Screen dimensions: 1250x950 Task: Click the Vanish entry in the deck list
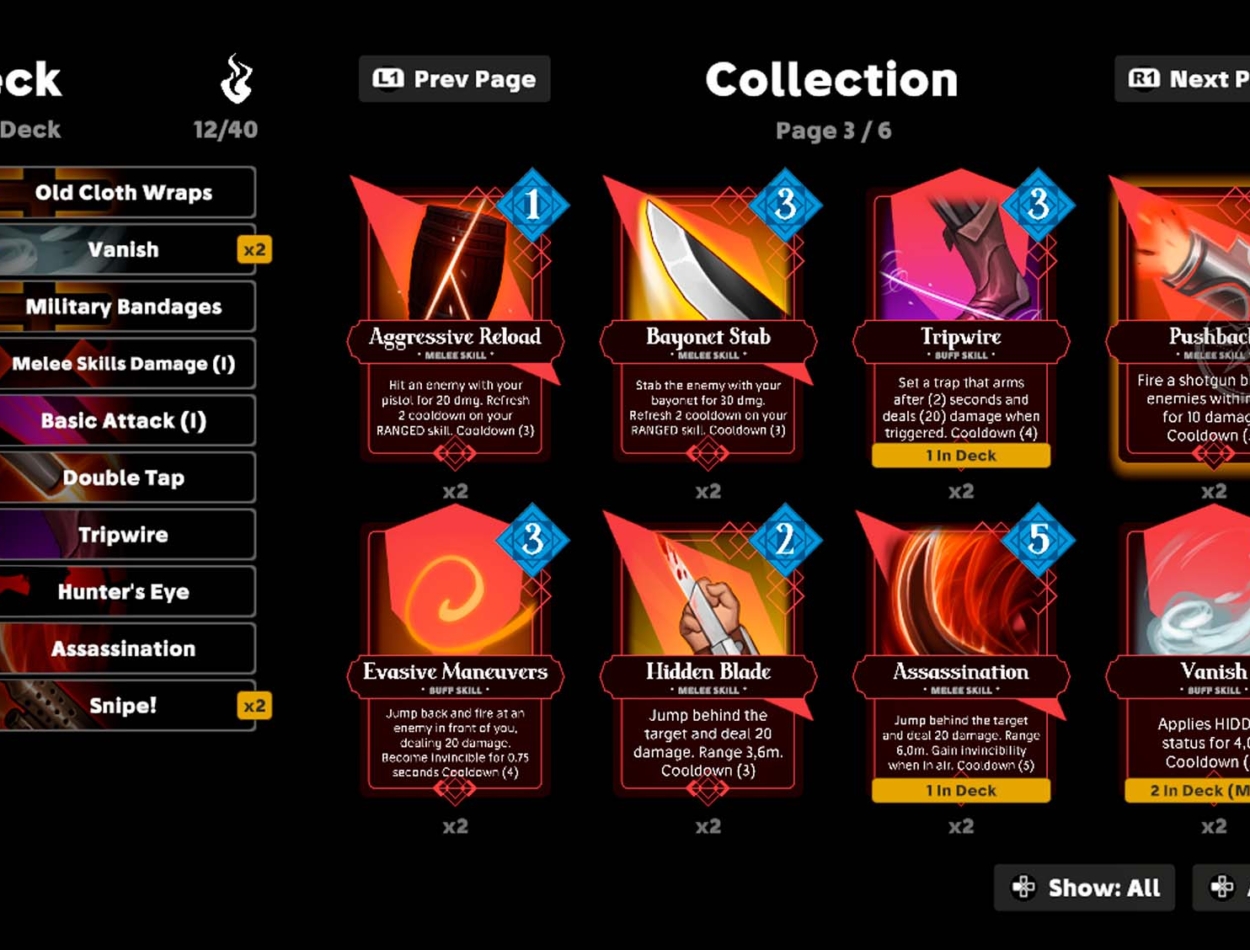(x=124, y=250)
